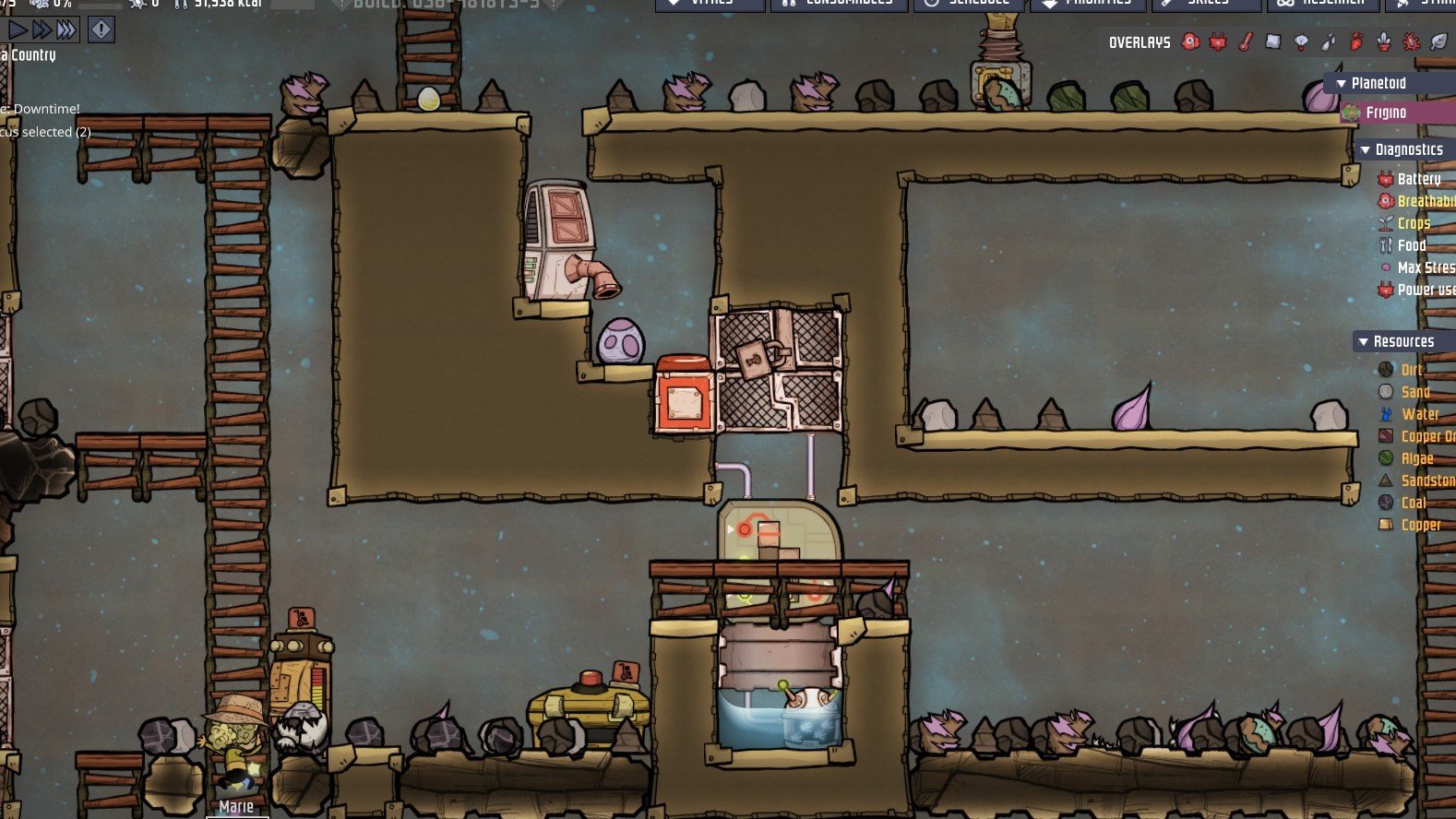Image resolution: width=1456 pixels, height=819 pixels.
Task: Show the water droplets plumbing overlay
Action: point(1329,42)
